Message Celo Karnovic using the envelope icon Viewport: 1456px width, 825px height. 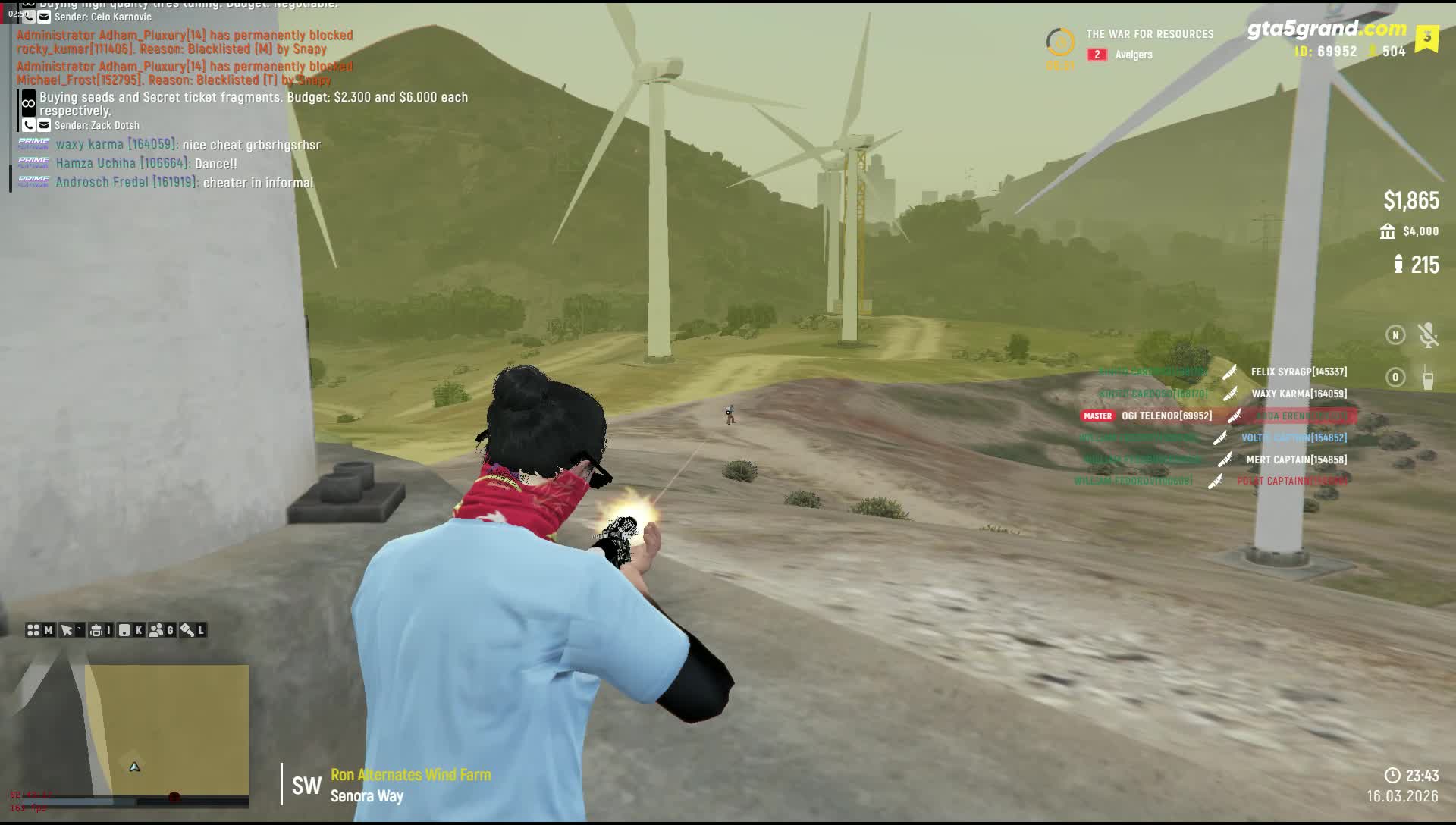point(44,17)
